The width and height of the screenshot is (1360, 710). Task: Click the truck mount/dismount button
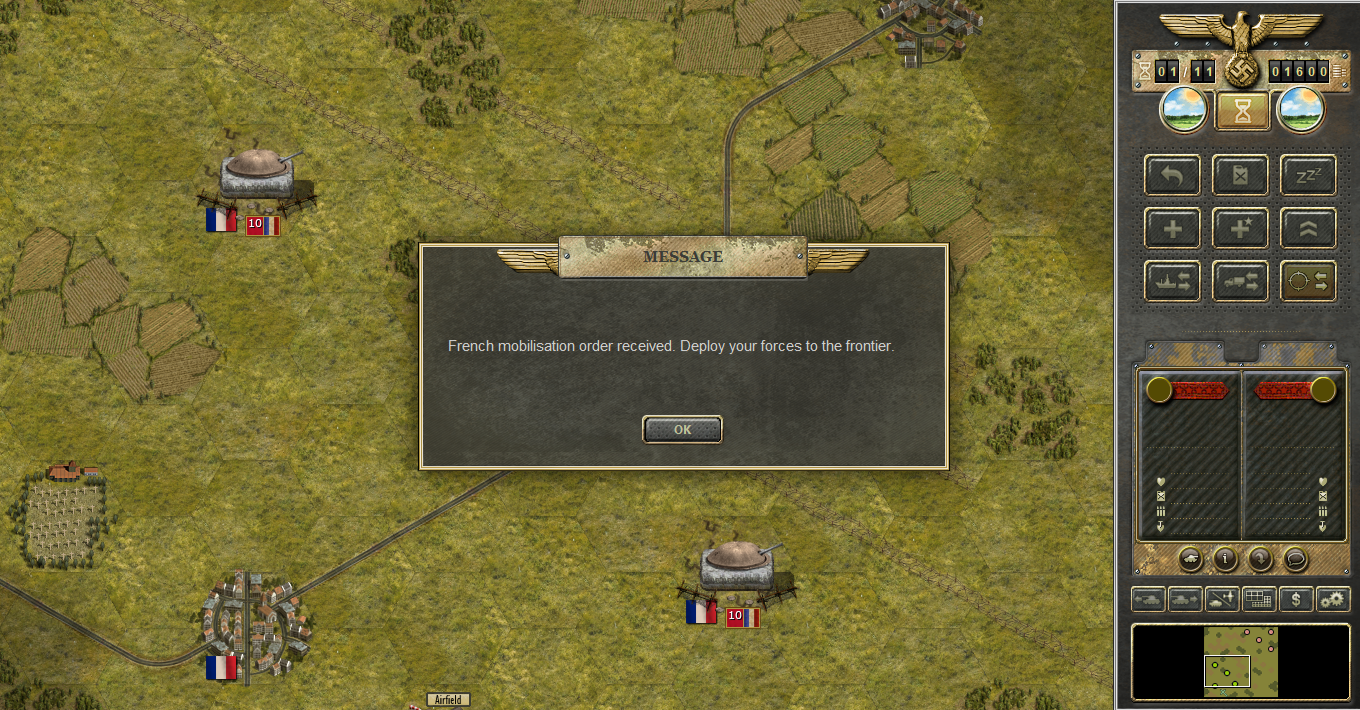coord(1240,282)
